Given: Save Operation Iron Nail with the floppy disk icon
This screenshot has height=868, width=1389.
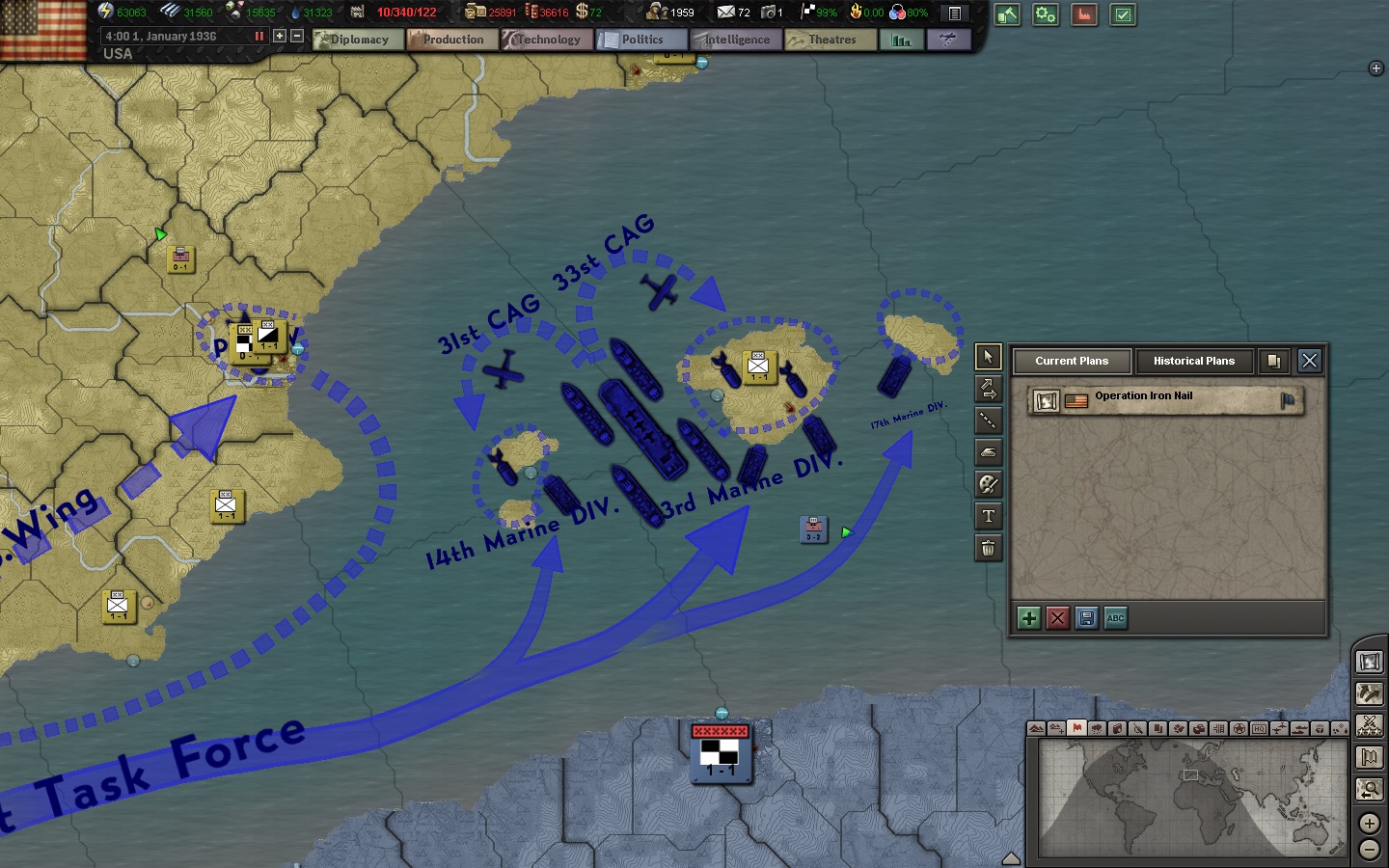Looking at the screenshot, I should click(1087, 618).
